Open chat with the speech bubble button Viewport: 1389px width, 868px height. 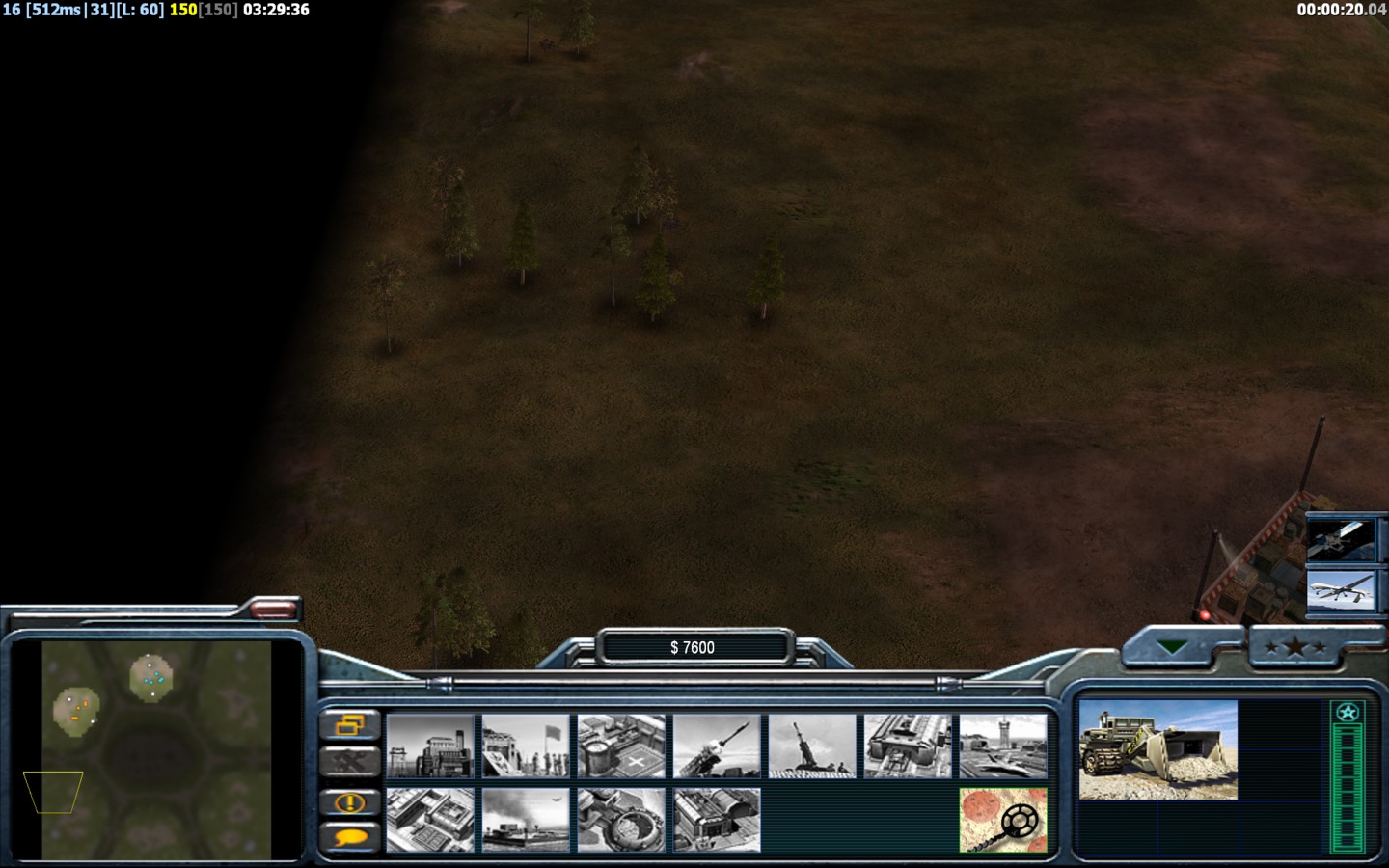pos(348,838)
